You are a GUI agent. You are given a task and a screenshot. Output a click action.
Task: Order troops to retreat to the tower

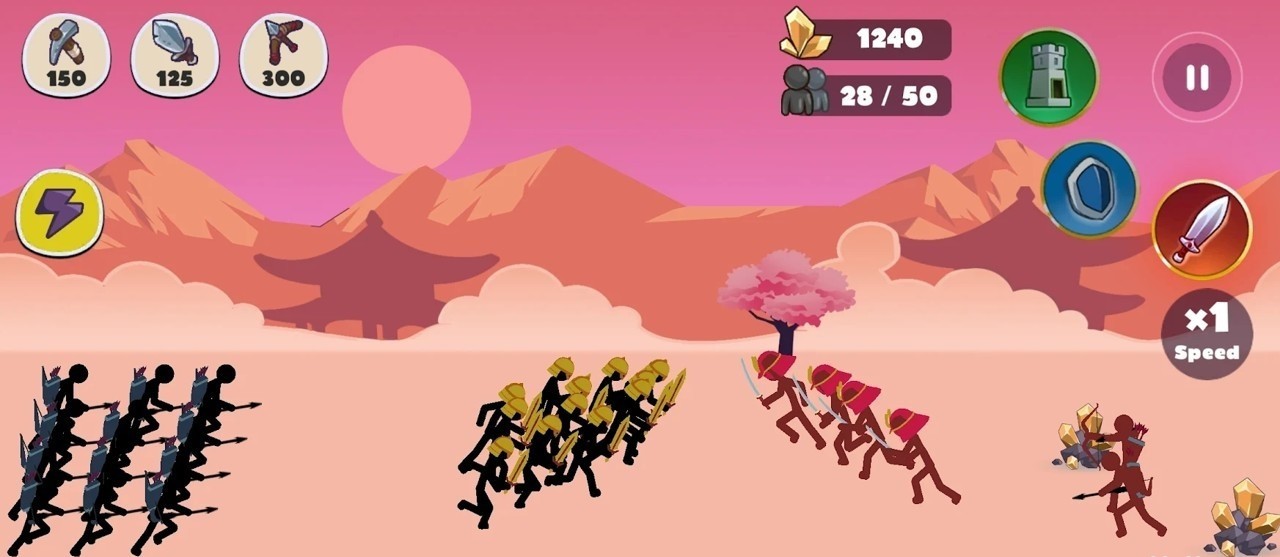(1049, 77)
